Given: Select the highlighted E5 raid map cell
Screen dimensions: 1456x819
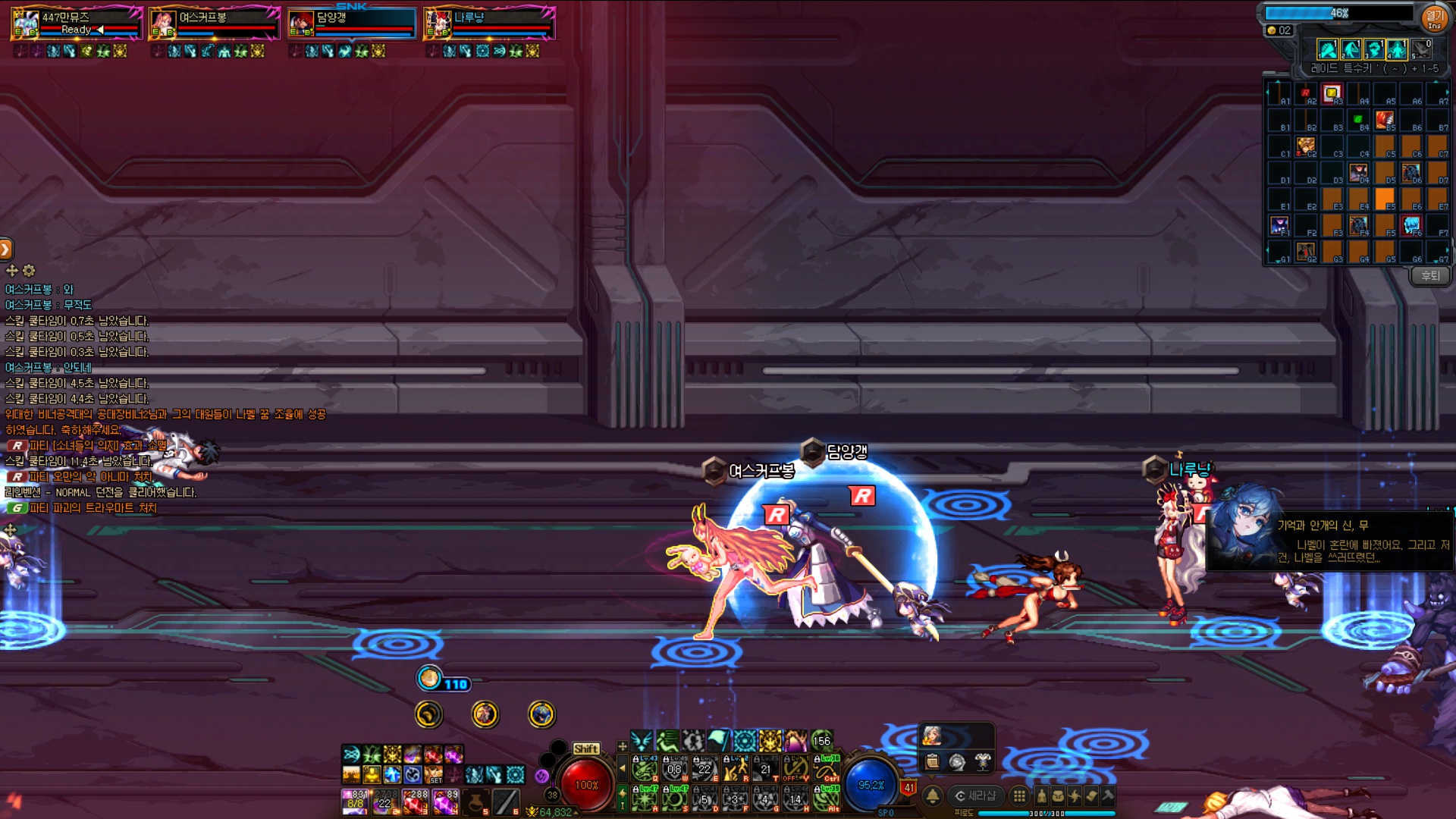Looking at the screenshot, I should tap(1385, 199).
